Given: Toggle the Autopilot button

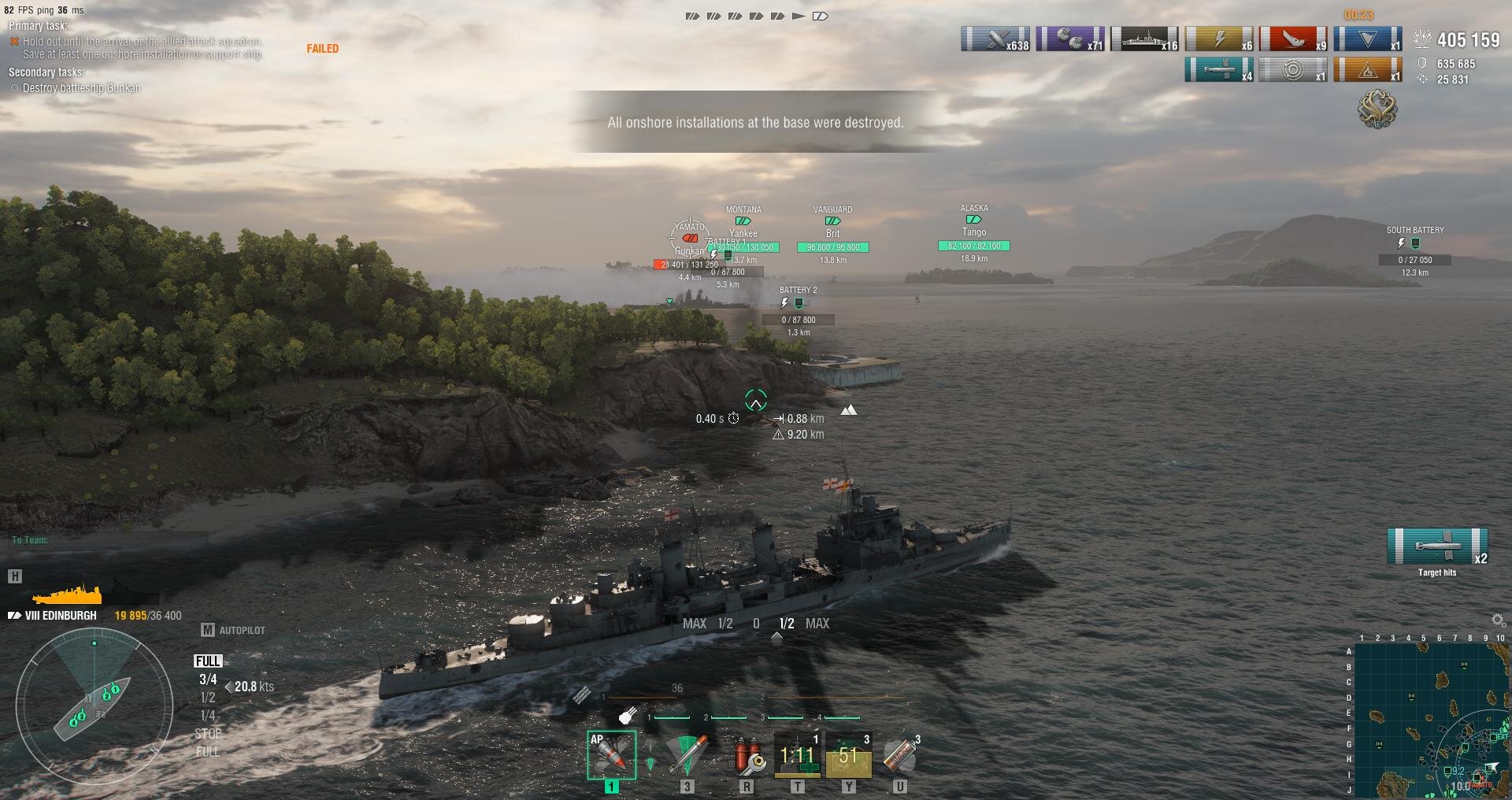Looking at the screenshot, I should click(234, 630).
